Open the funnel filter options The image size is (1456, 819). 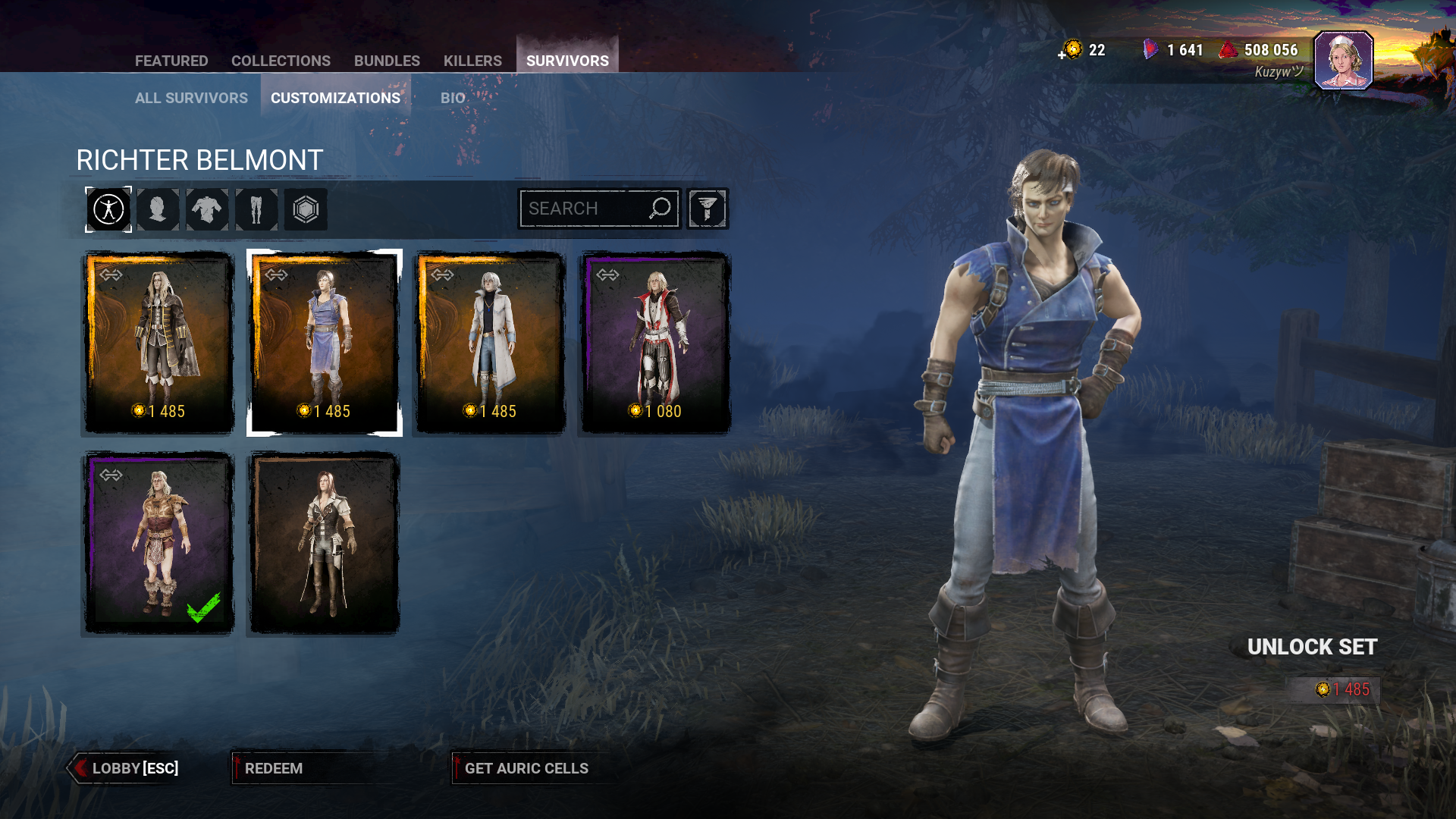pos(708,209)
